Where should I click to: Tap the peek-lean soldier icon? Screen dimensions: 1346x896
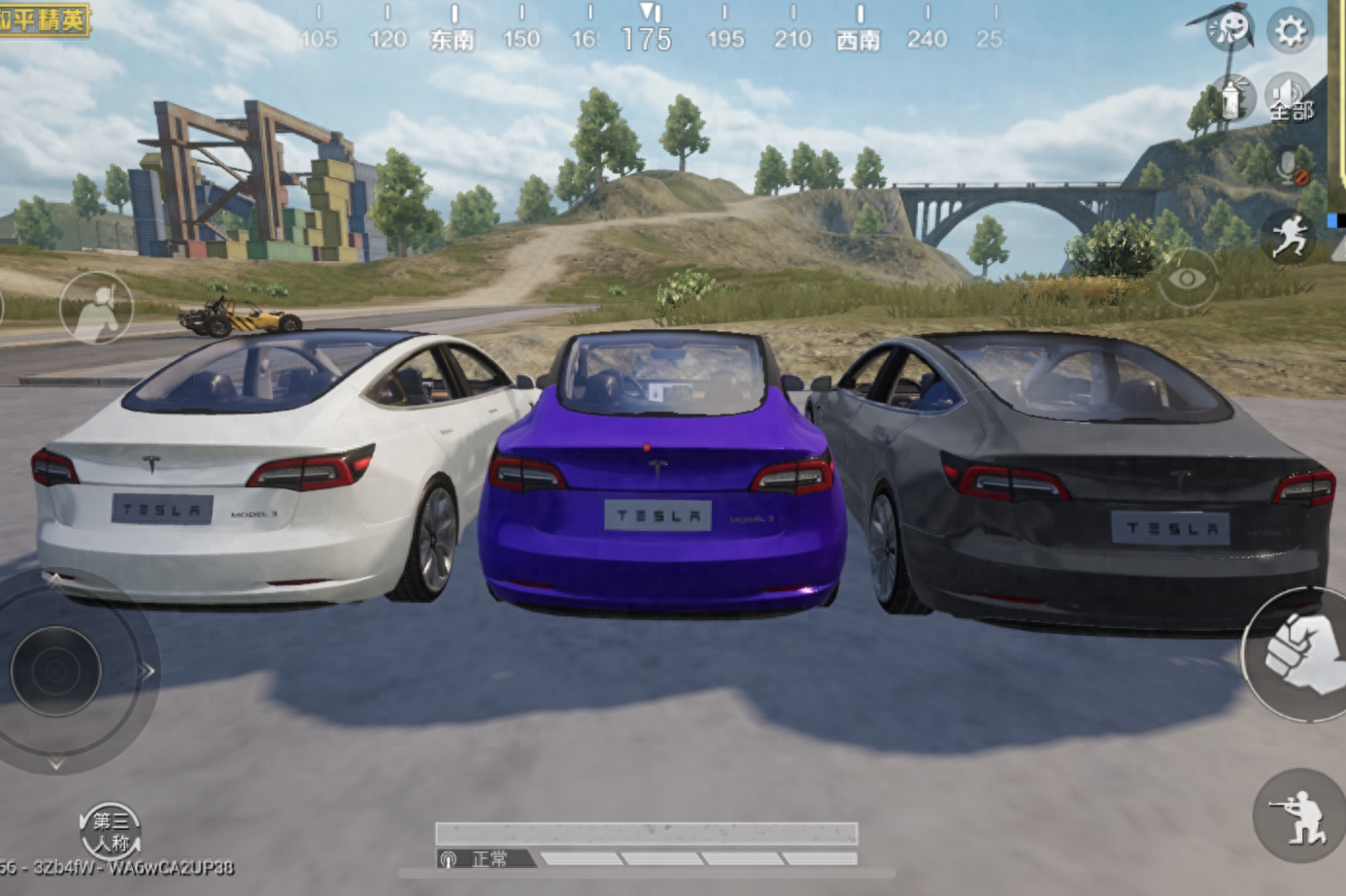click(96, 308)
